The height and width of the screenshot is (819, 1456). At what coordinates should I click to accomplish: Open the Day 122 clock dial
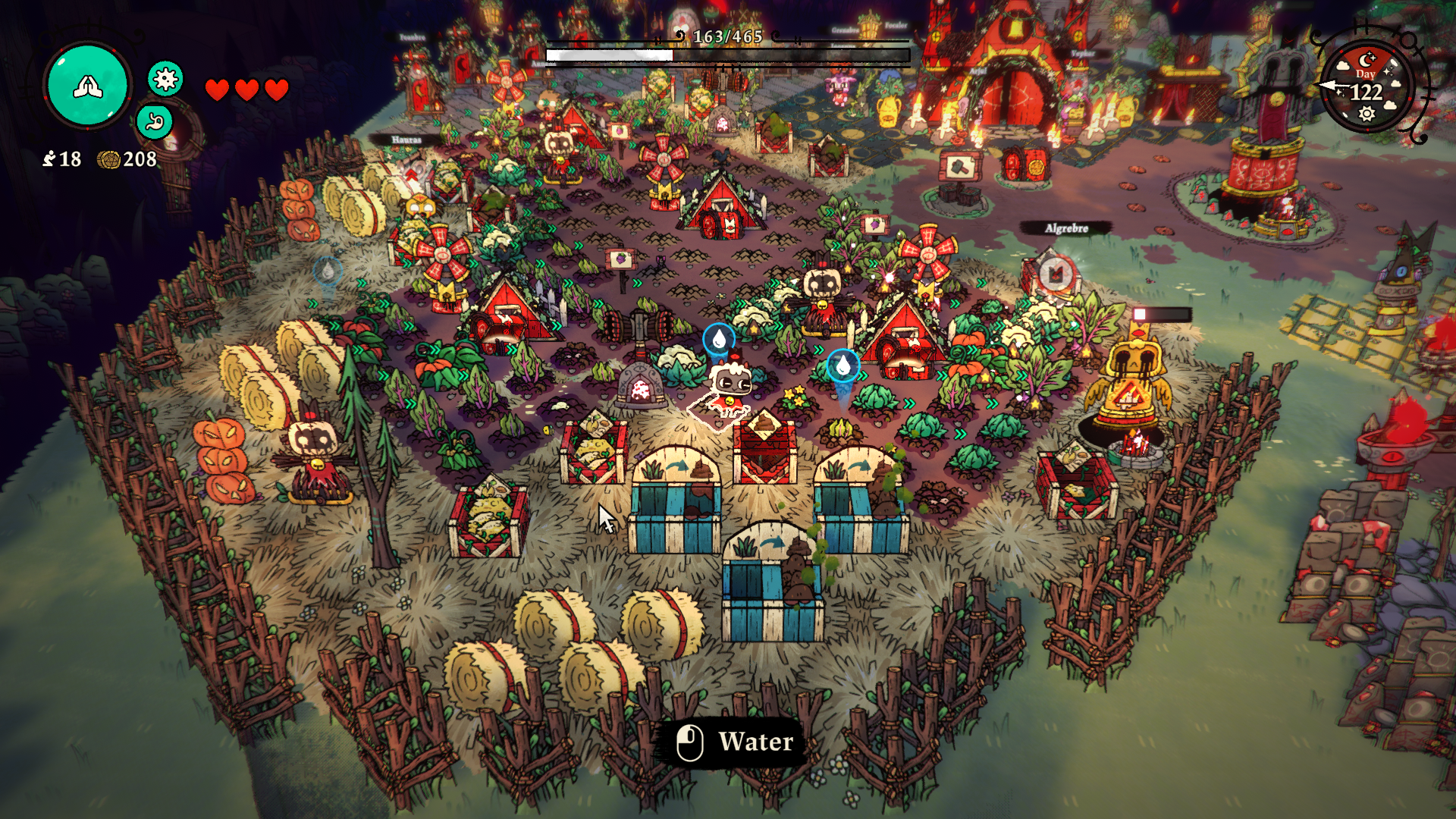pyautogui.click(x=1367, y=89)
